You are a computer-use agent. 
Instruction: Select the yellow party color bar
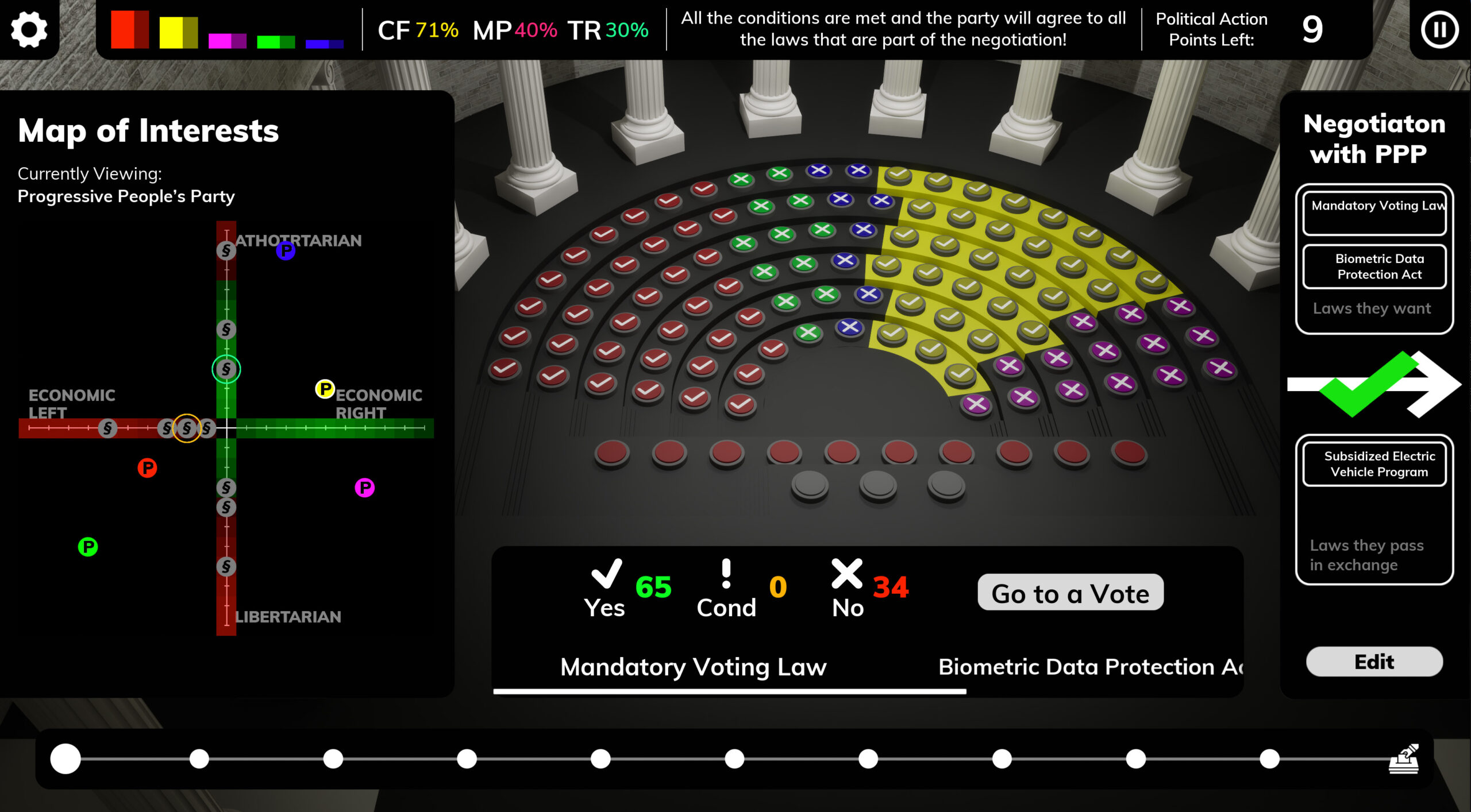tap(178, 32)
